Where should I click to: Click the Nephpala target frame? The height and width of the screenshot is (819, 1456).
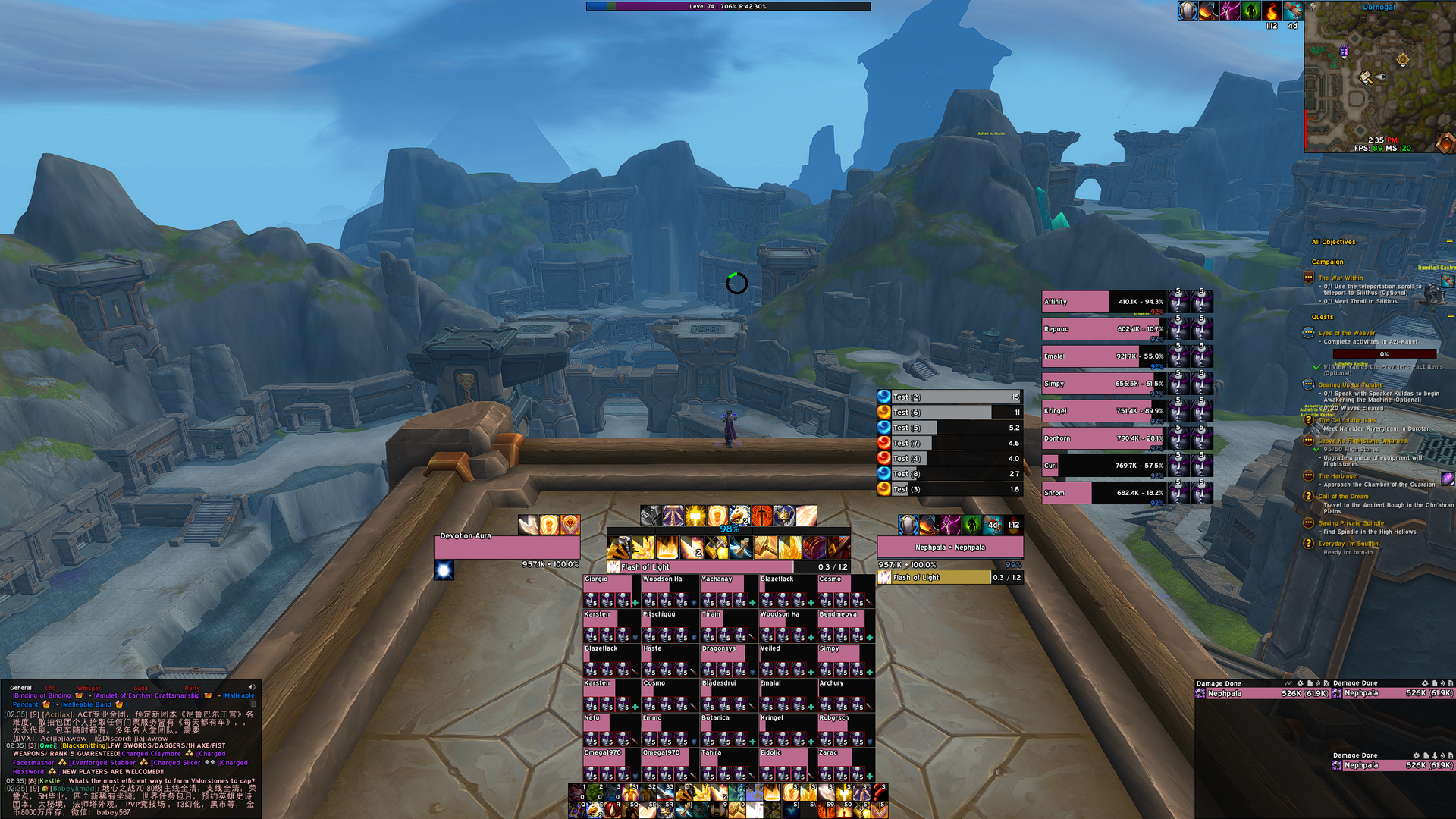[949, 547]
